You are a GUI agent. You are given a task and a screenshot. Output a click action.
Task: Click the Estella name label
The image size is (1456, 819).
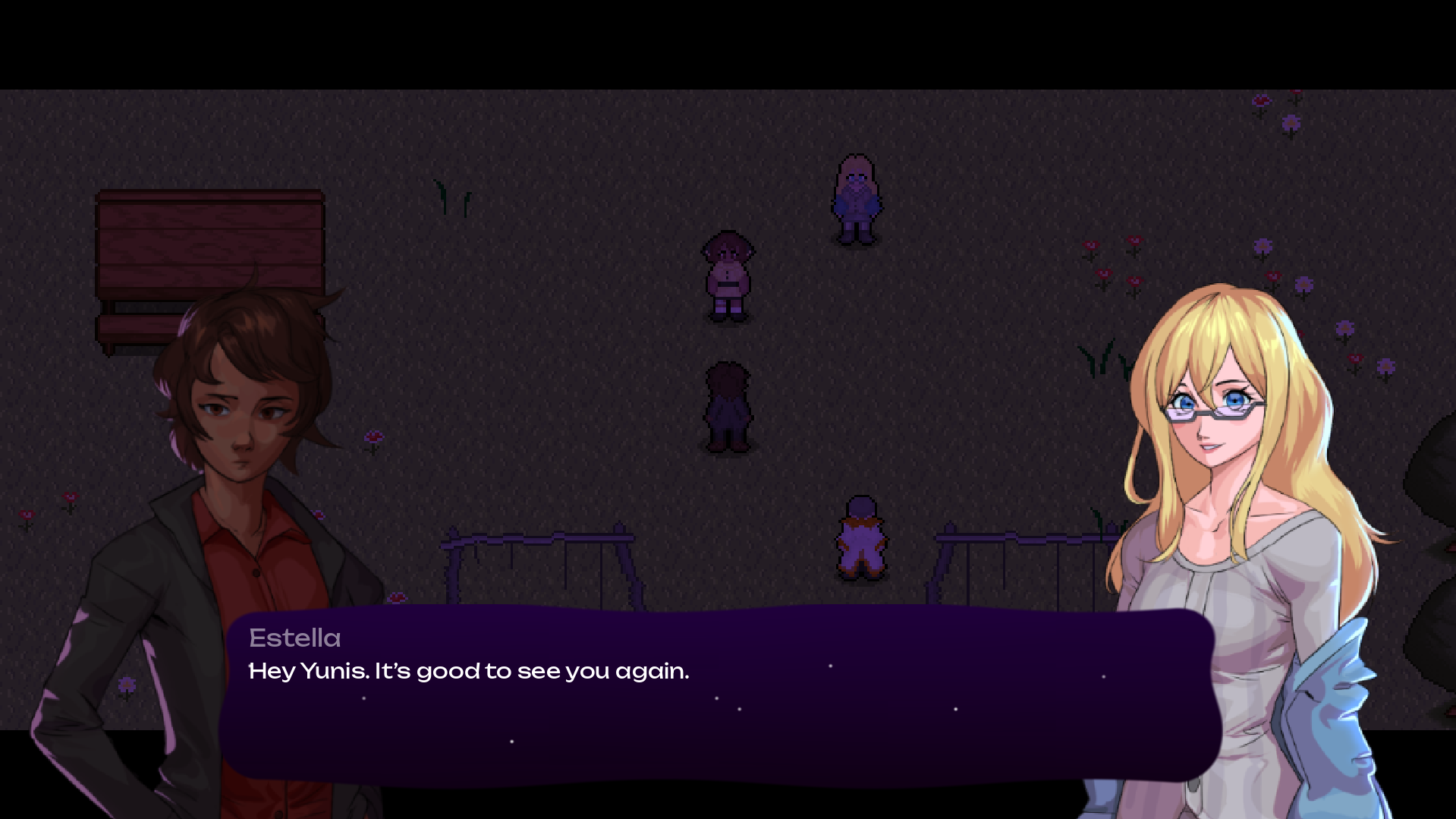pos(294,638)
